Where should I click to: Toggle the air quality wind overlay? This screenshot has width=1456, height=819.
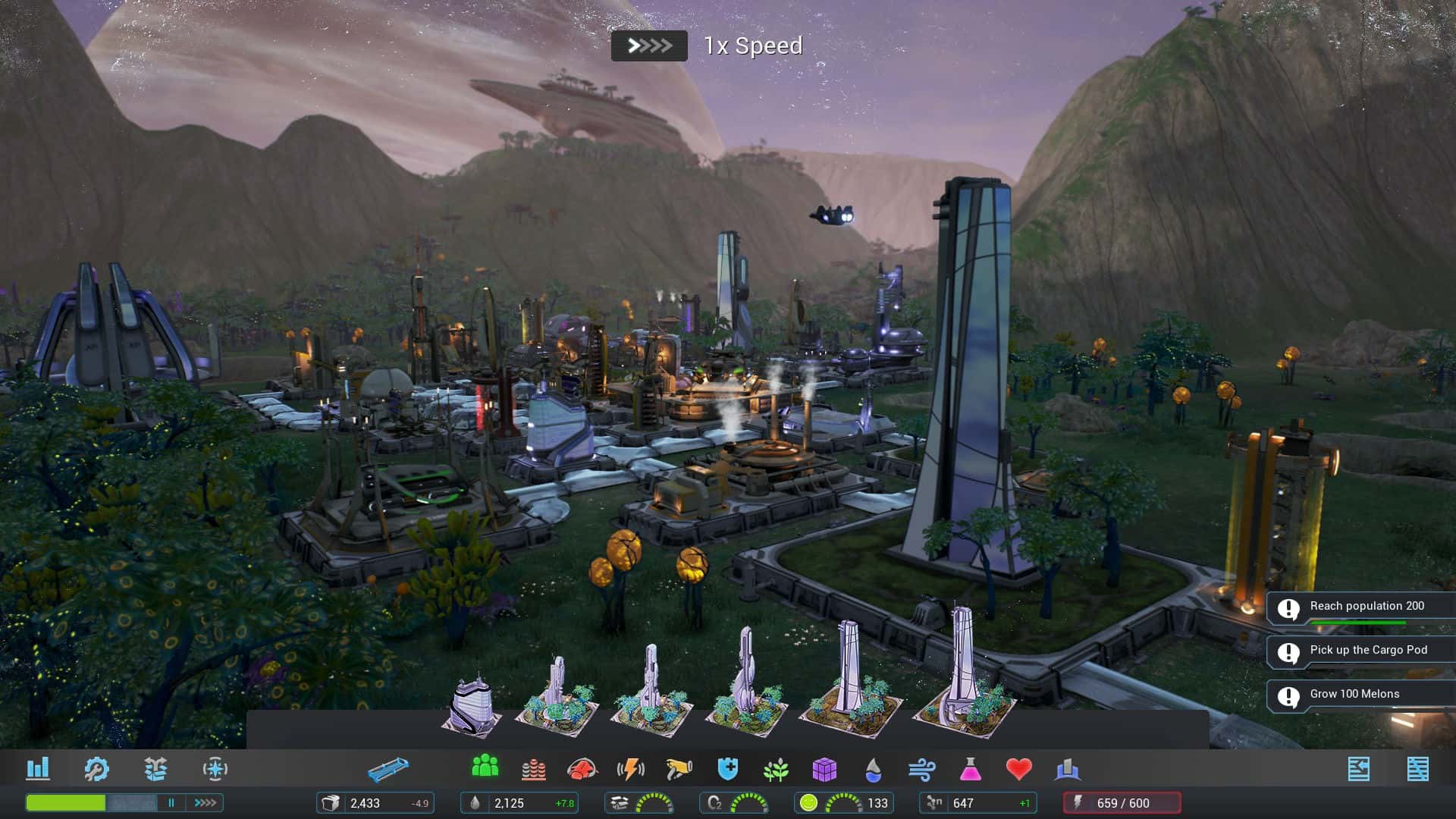click(x=921, y=768)
